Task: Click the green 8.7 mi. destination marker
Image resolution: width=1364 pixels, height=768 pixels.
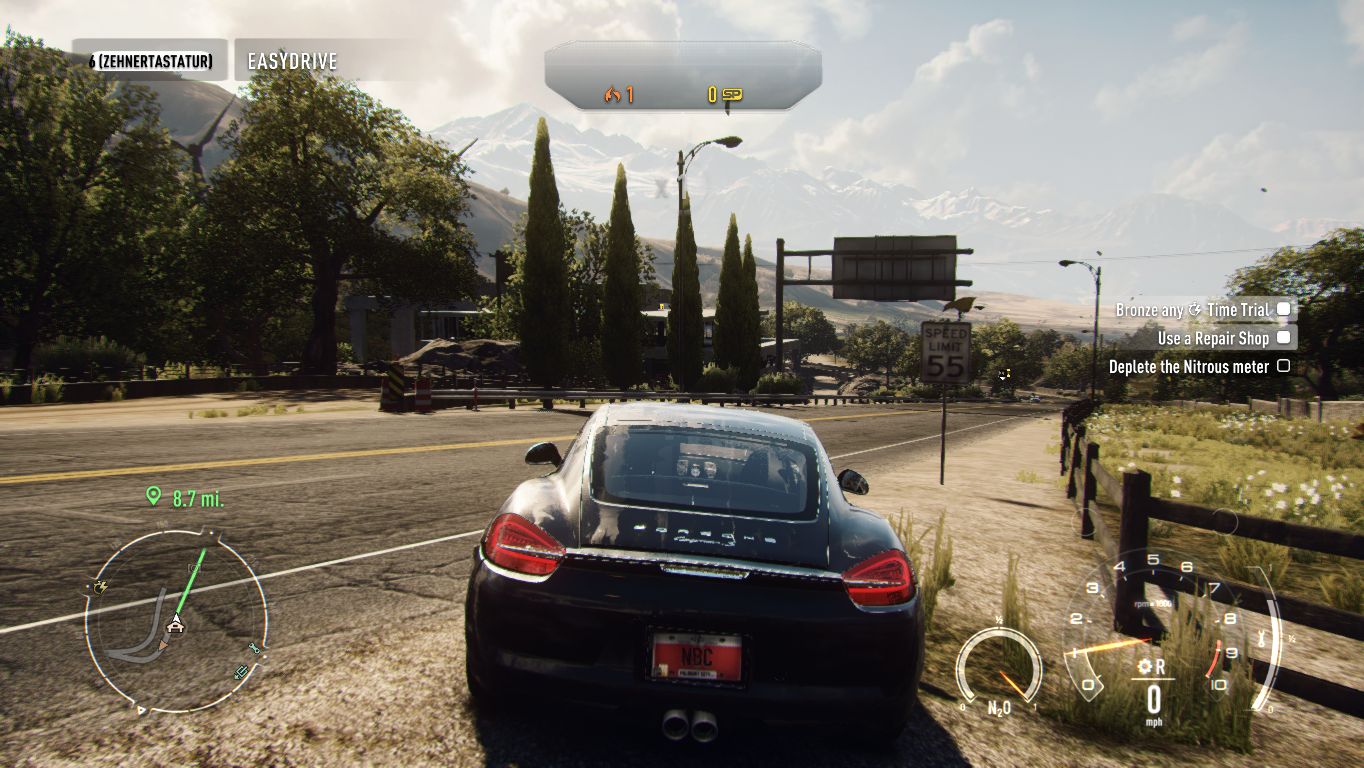Action: (153, 495)
